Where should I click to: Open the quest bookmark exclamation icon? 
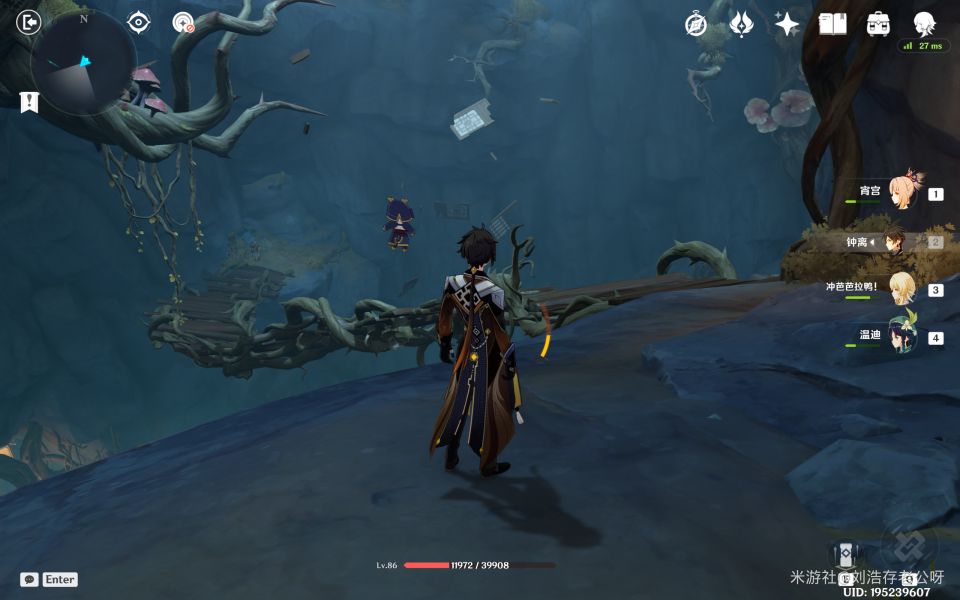pos(29,101)
